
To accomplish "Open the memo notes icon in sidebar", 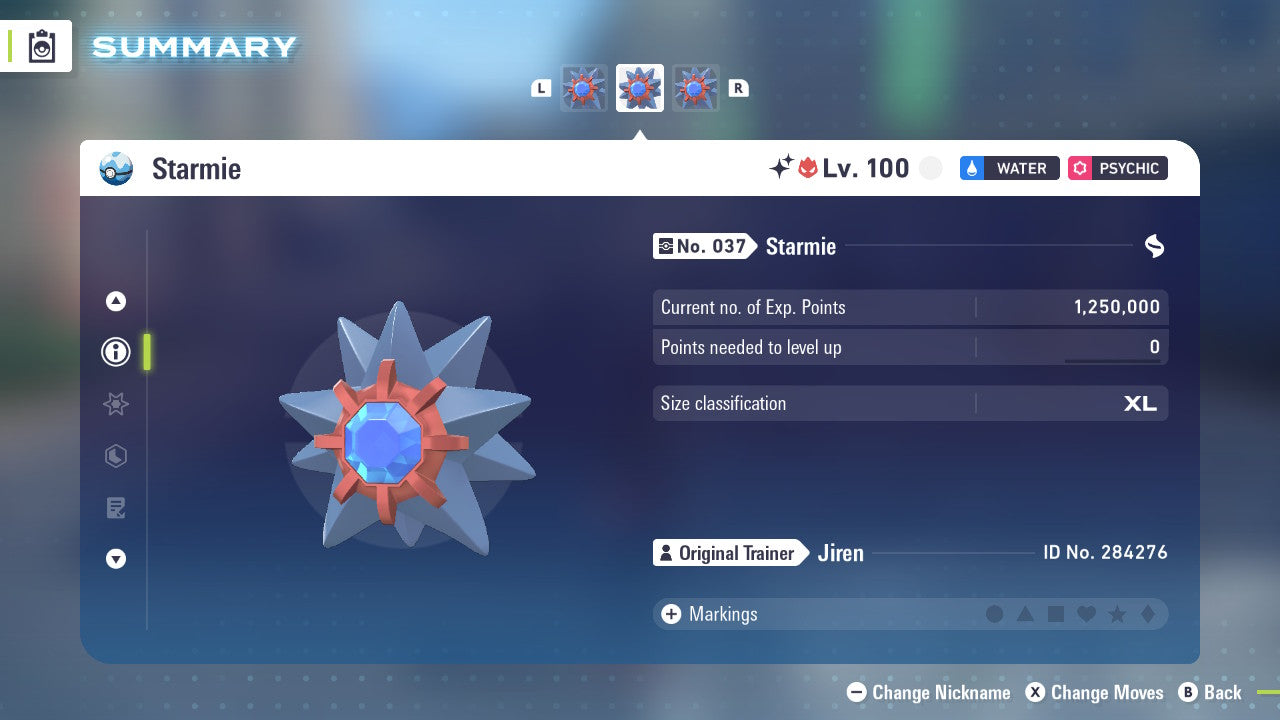I will click(116, 508).
